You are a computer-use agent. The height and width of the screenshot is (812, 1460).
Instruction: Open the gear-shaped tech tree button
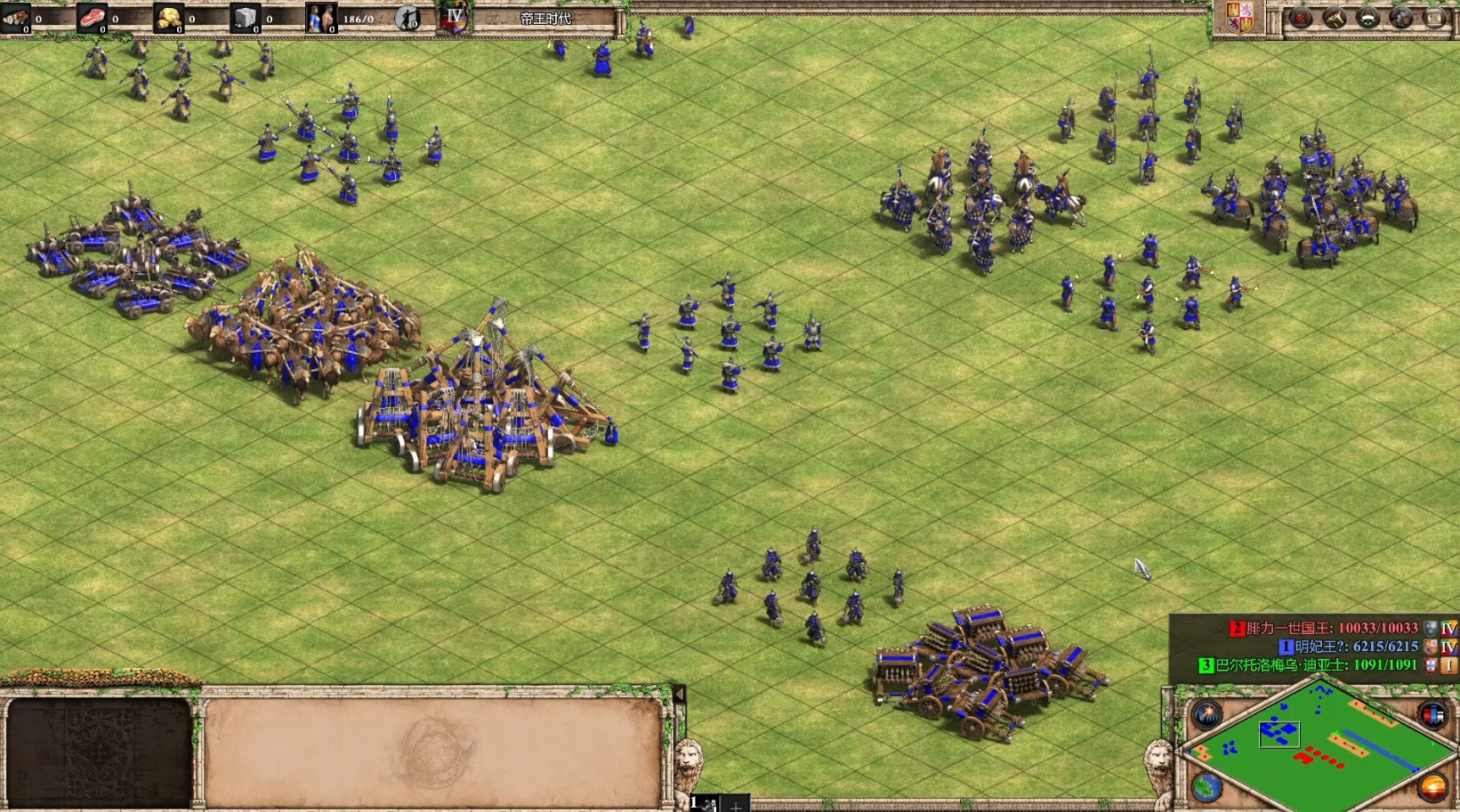pos(1401,18)
